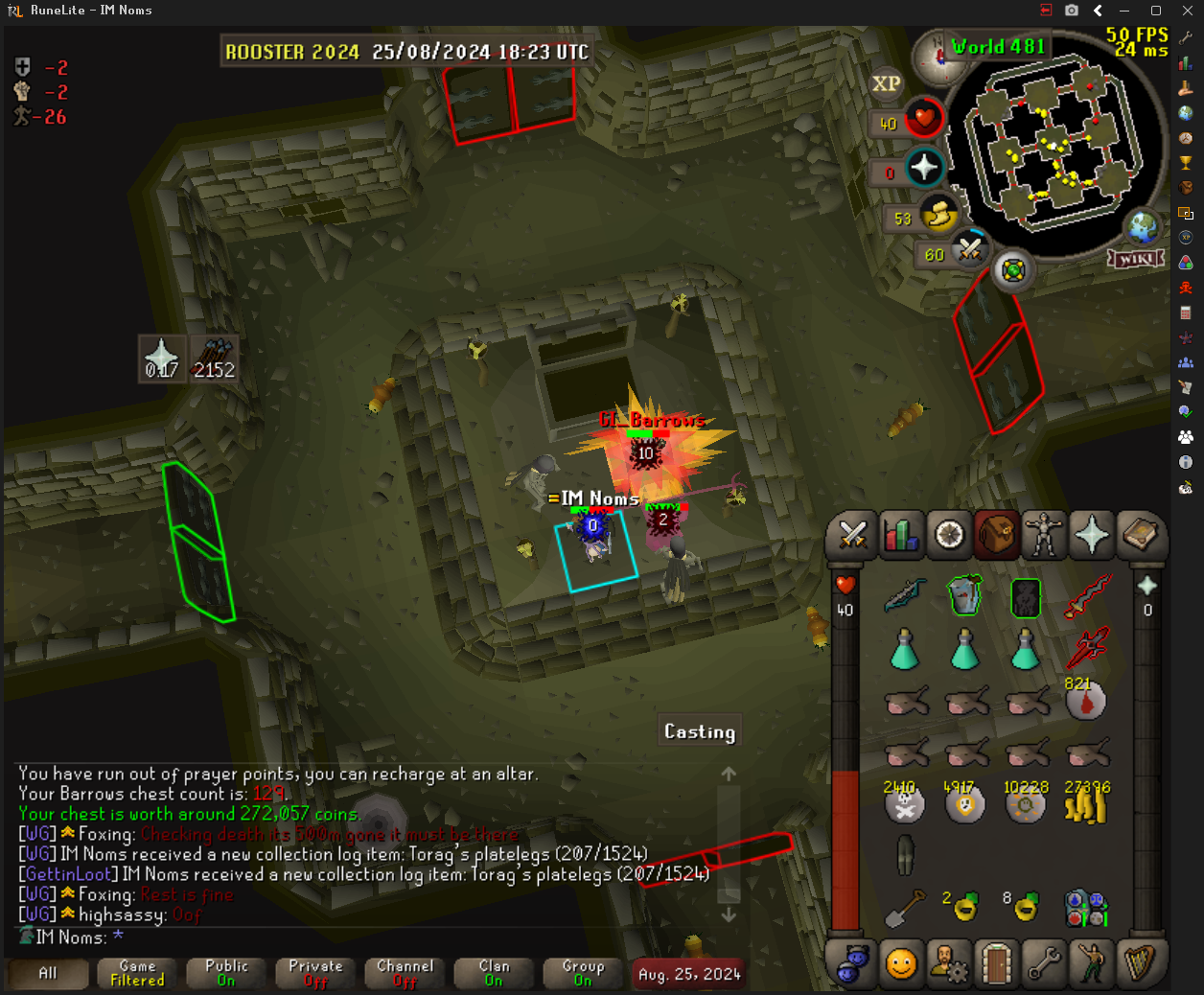This screenshot has height=995, width=1204.
Task: Open RuneLite configuration wrench in sidebar
Action: [1186, 37]
